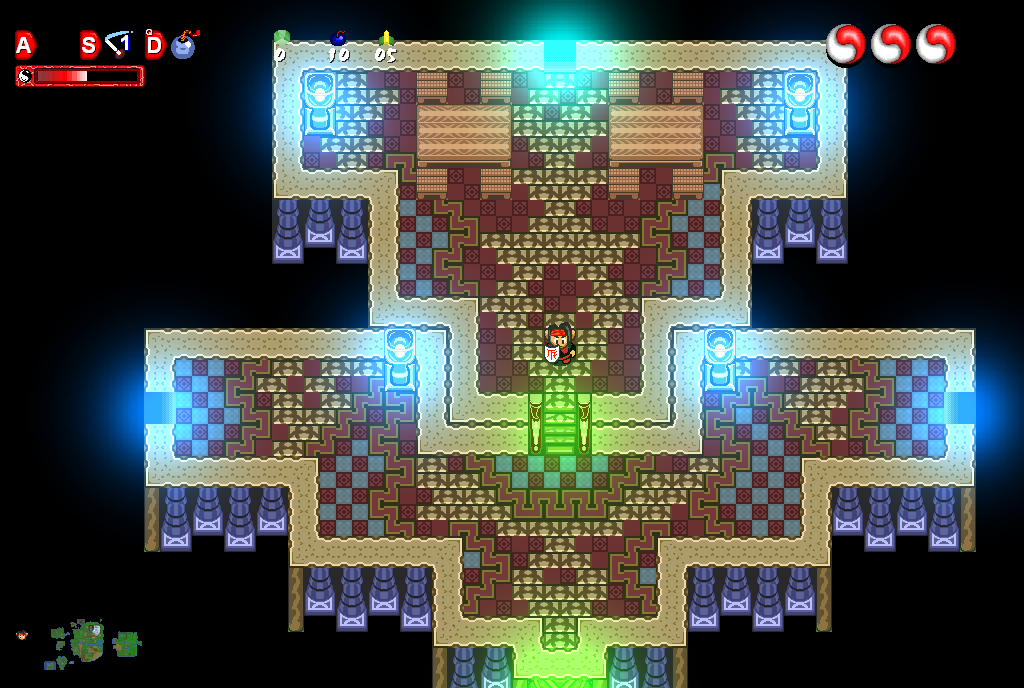
Task: Click the player head marker beside the minimap
Action: 22,635
